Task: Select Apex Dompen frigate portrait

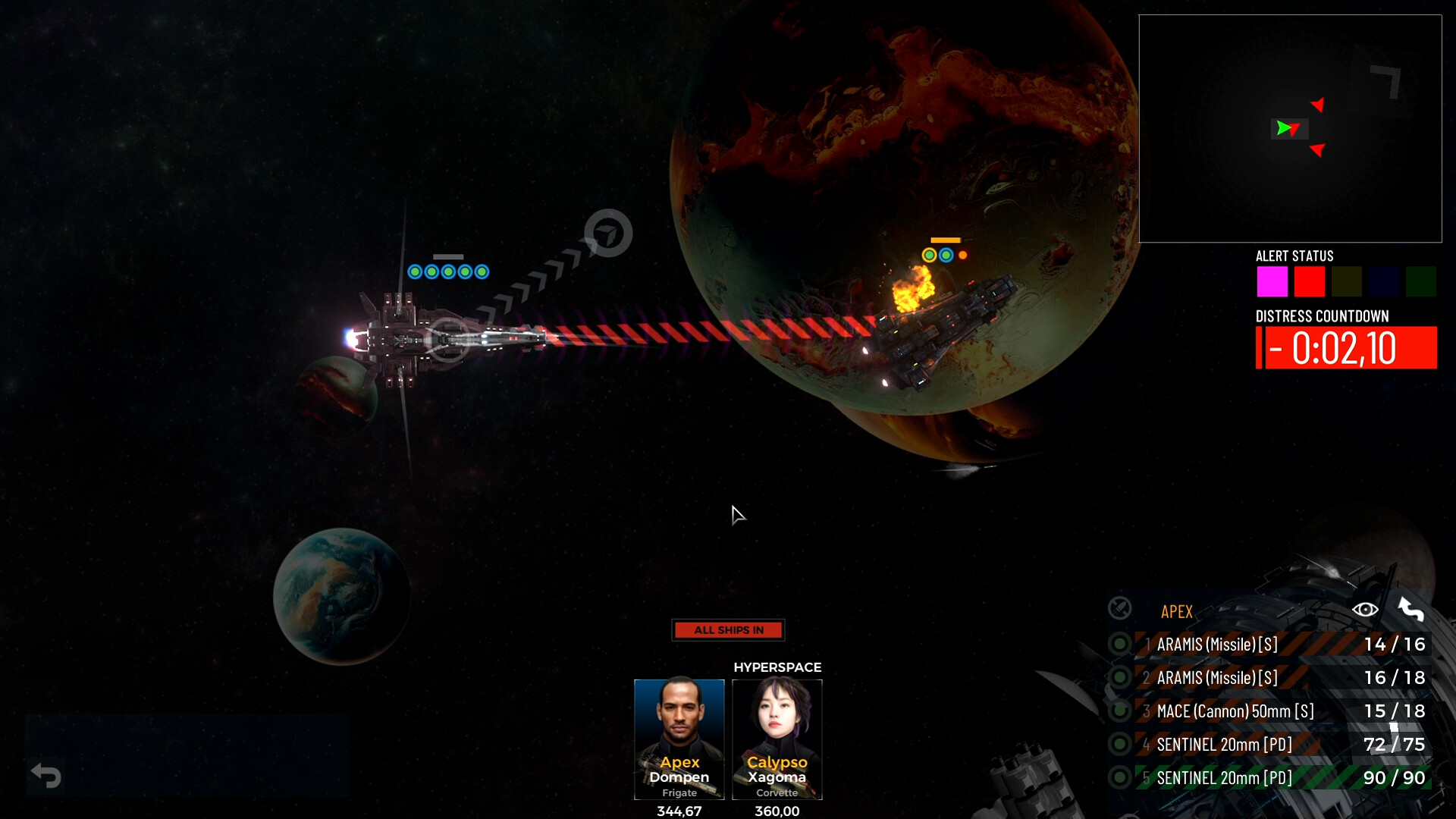Action: click(679, 739)
